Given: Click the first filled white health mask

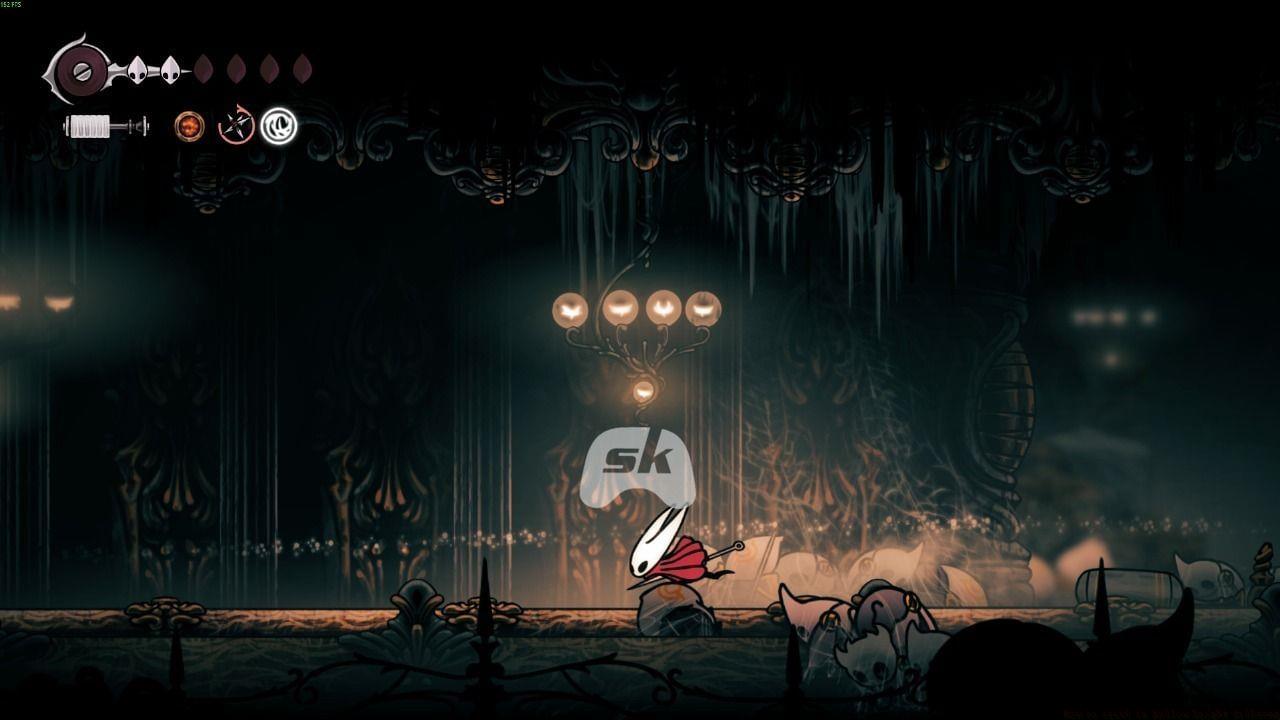Looking at the screenshot, I should coord(137,70).
